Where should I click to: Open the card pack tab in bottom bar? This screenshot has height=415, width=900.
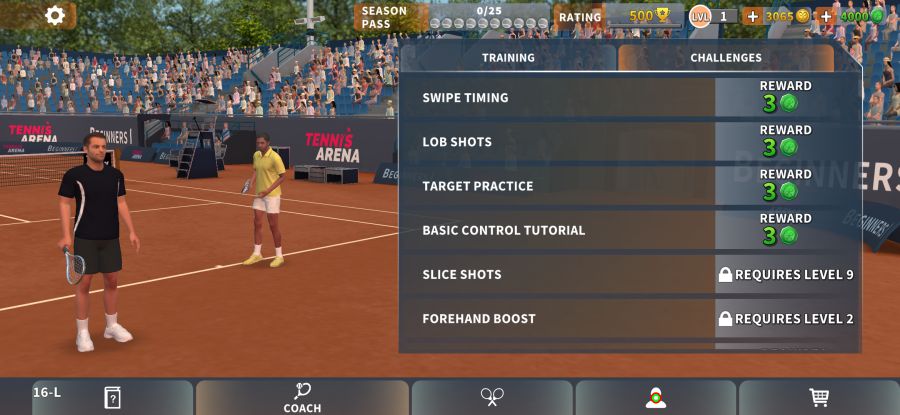(x=112, y=397)
